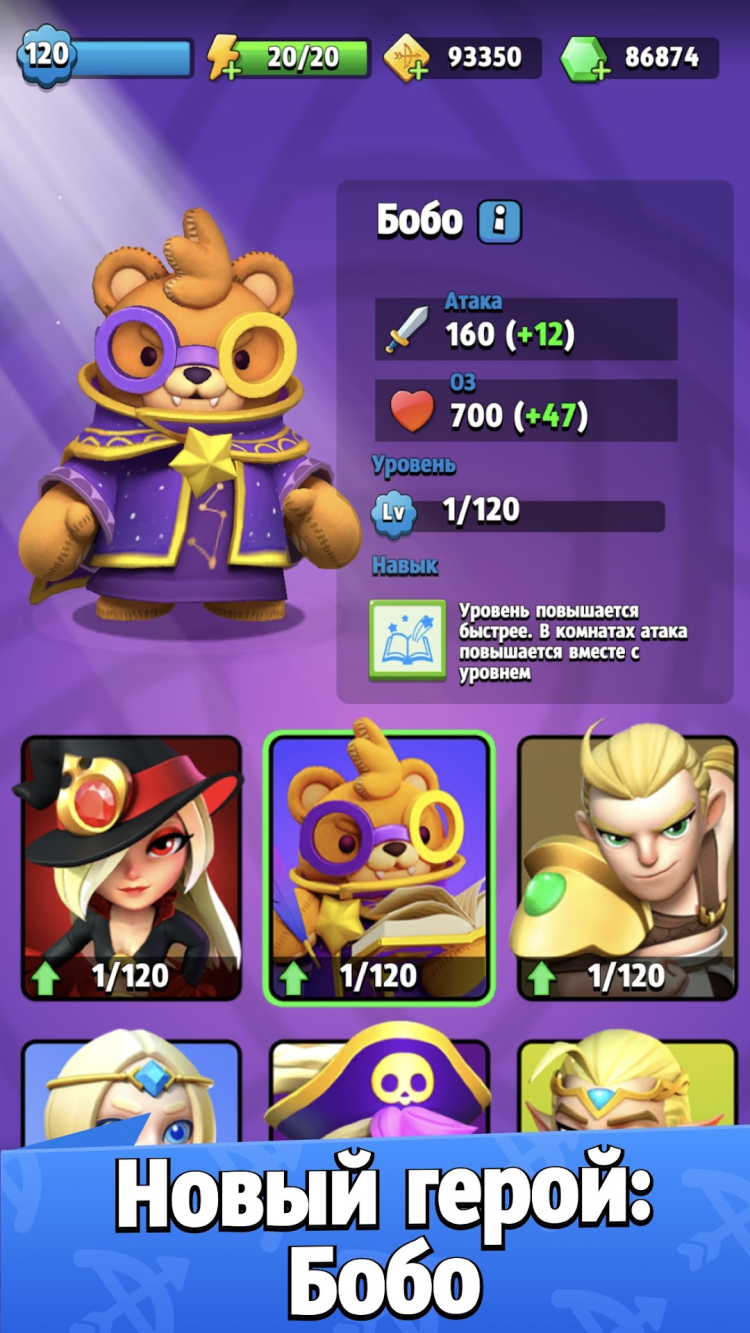Select the red-hat witch hero card
The height and width of the screenshot is (1333, 750).
point(131,868)
